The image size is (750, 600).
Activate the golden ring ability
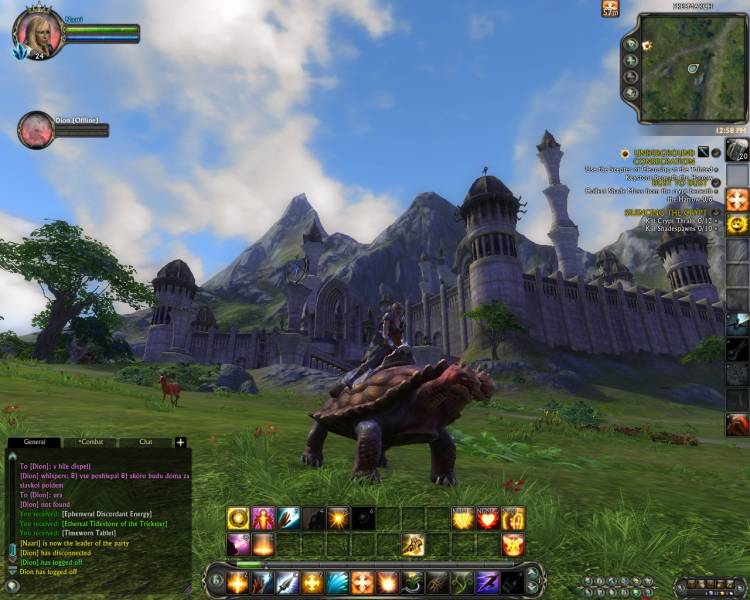click(x=238, y=518)
